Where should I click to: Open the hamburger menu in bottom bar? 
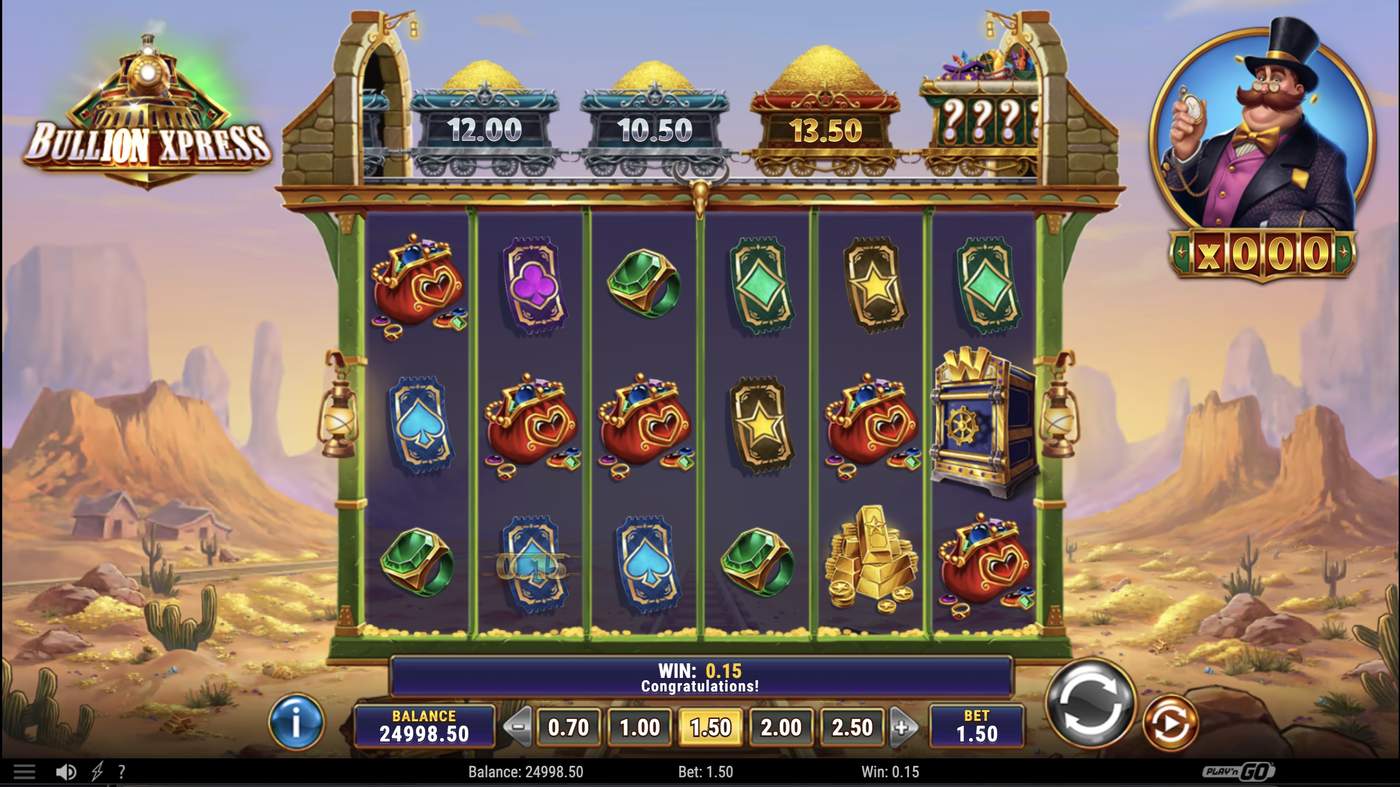pos(24,772)
